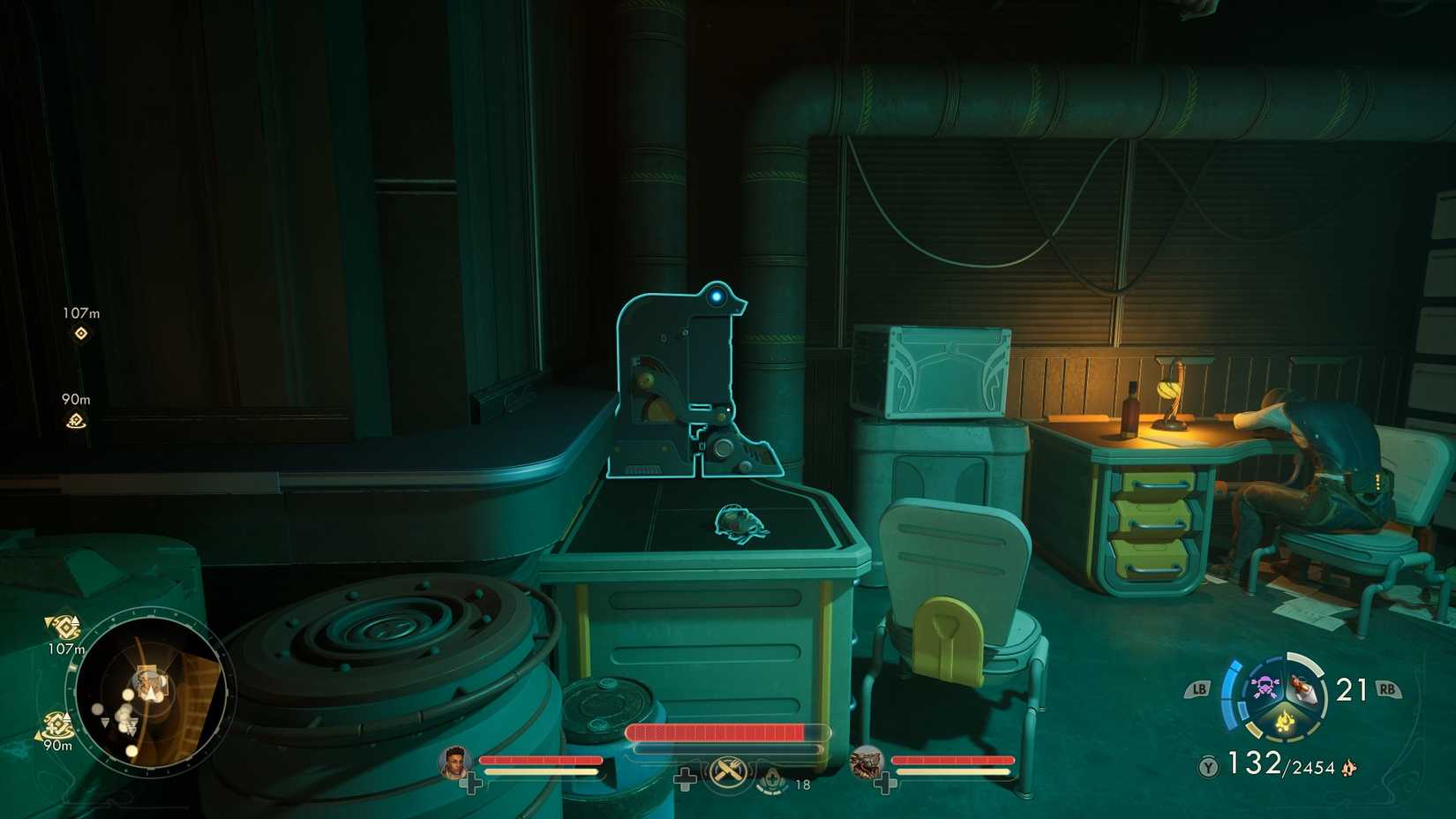
Task: Select the equipped weapon slot on the weapon wheel
Action: [x=1302, y=688]
